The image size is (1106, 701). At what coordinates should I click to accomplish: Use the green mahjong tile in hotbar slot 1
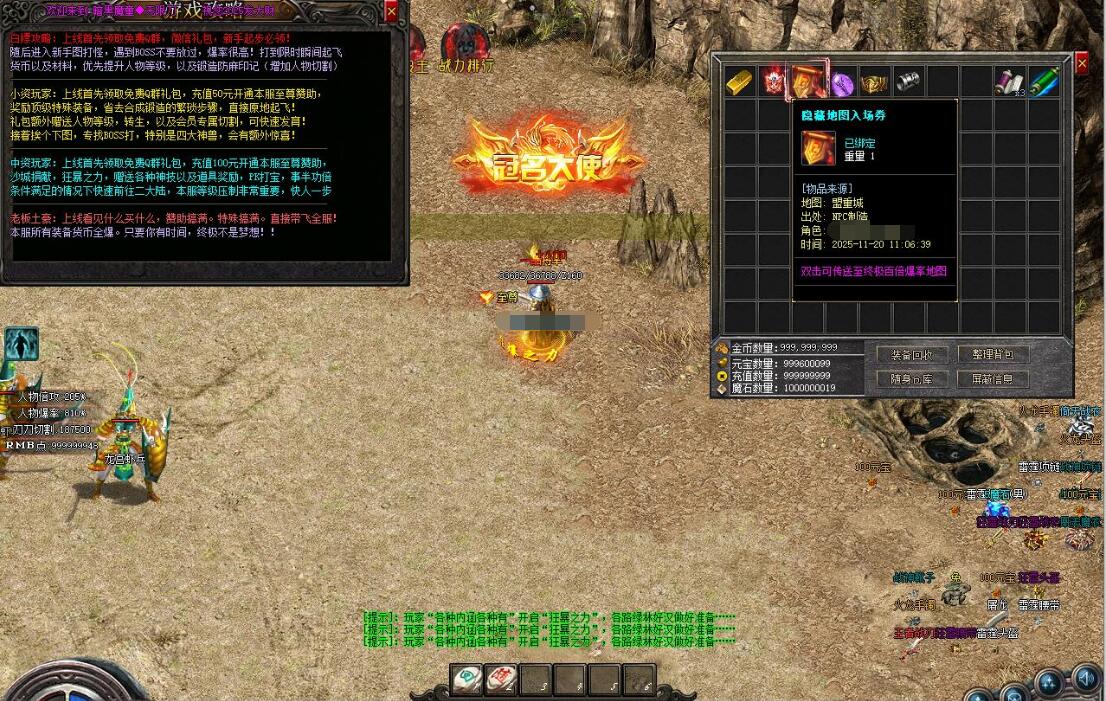coord(466,680)
